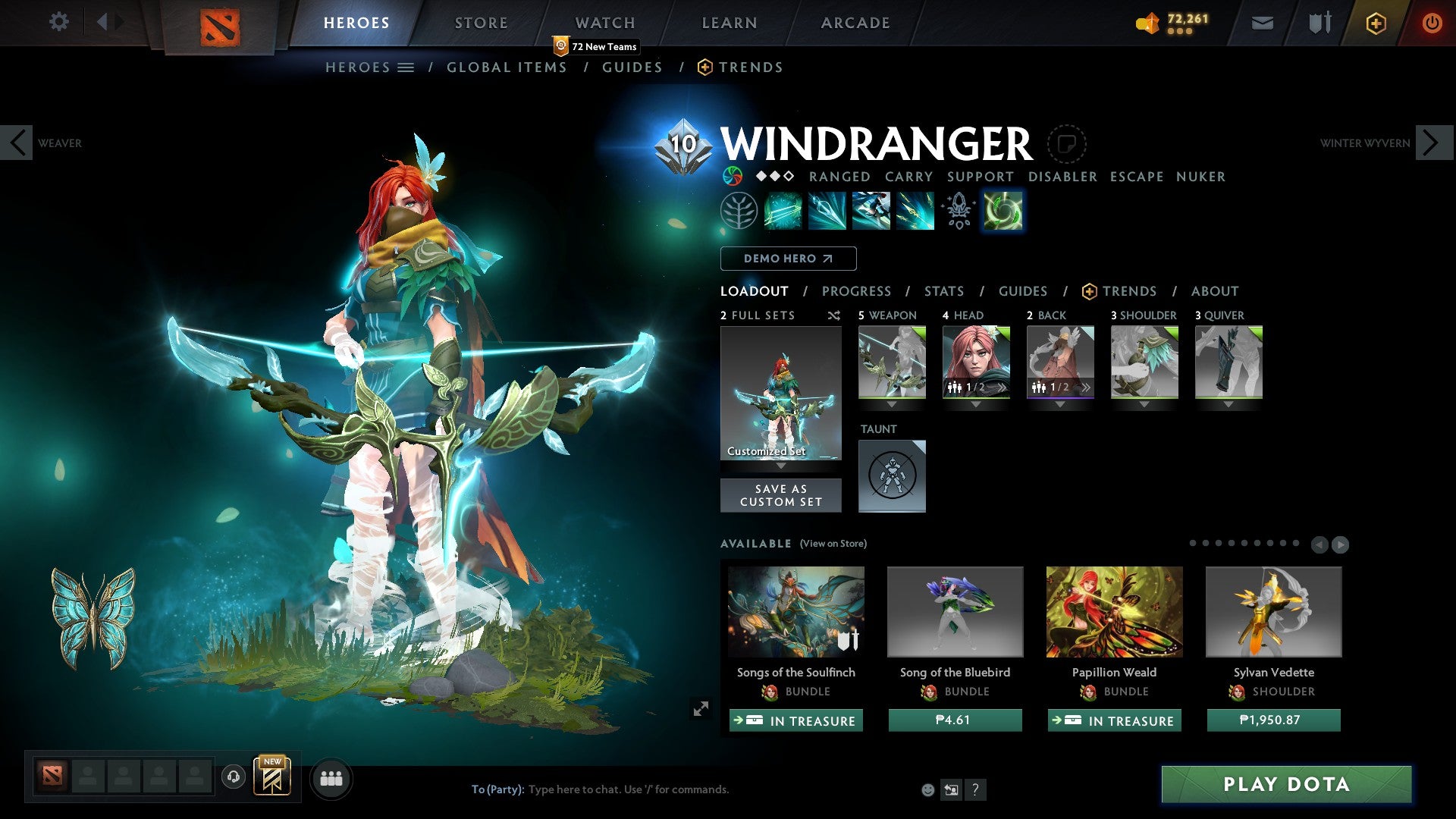Click the armory shield and sword icon
The width and height of the screenshot is (1456, 819).
tap(1318, 23)
